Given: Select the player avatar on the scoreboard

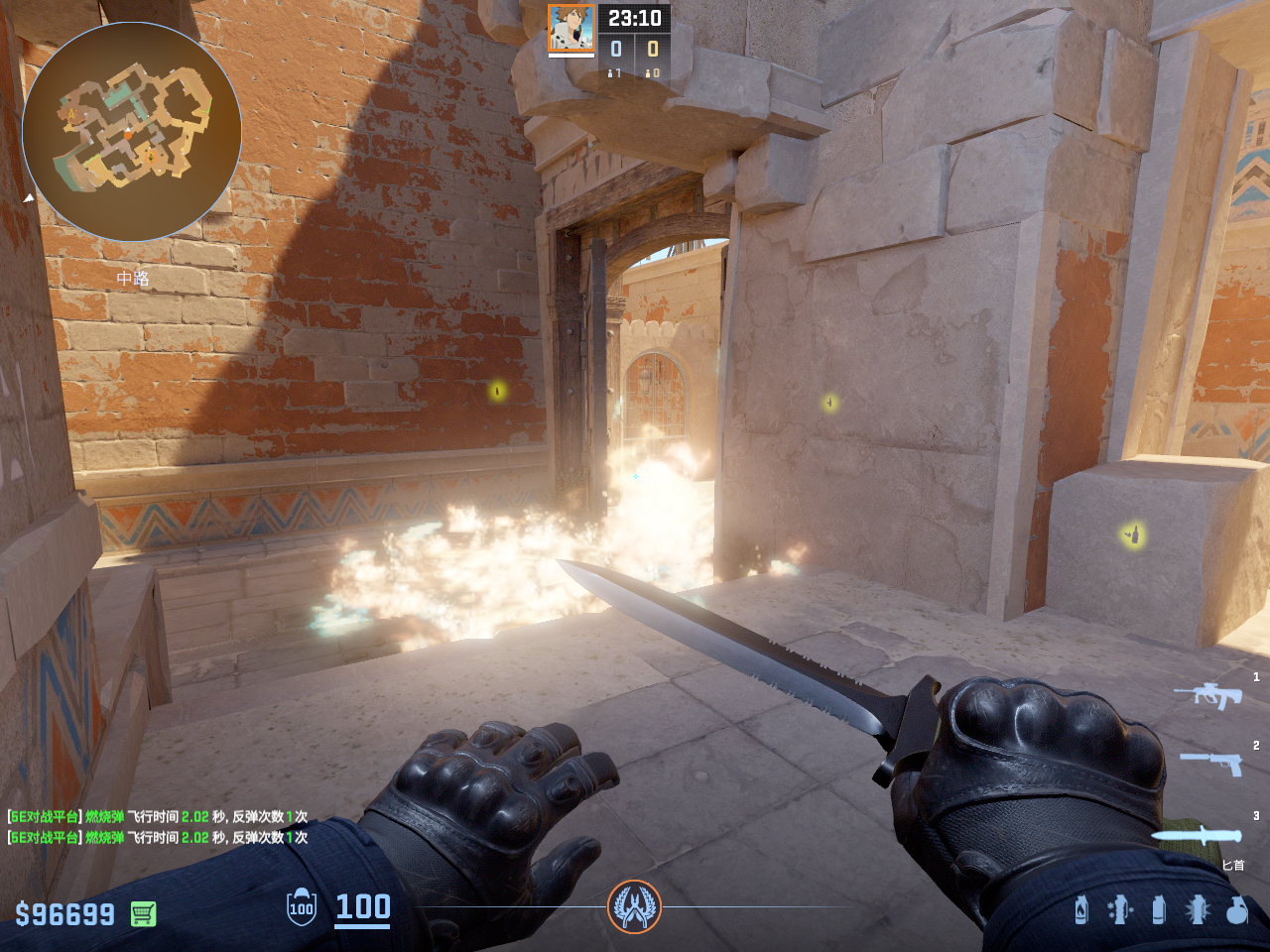Looking at the screenshot, I should (571, 29).
